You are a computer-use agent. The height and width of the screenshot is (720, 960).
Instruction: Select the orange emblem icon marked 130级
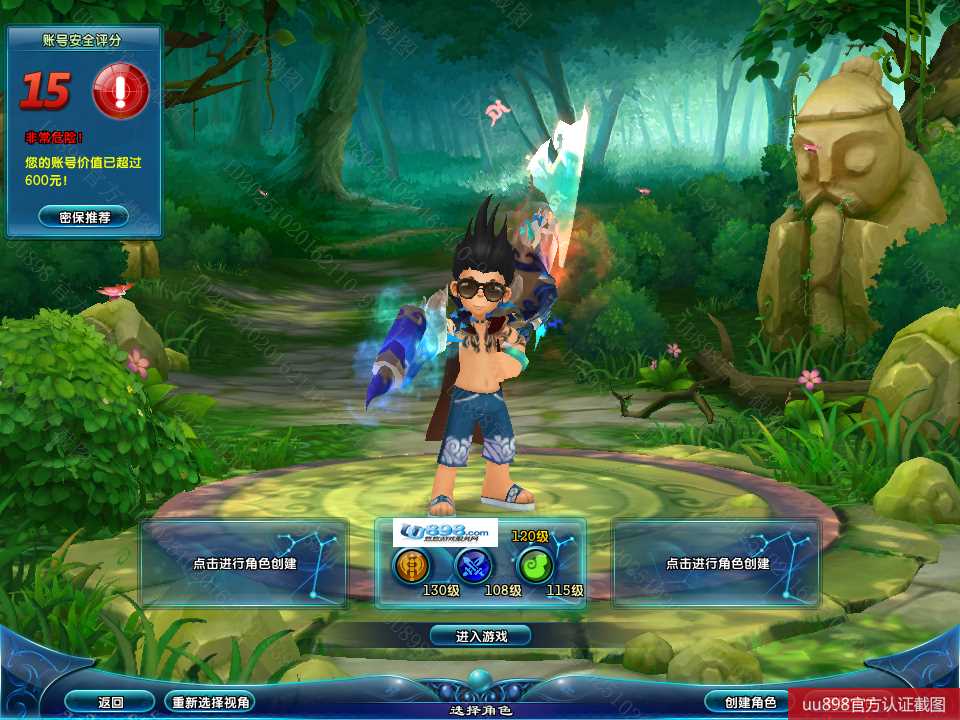pos(411,567)
